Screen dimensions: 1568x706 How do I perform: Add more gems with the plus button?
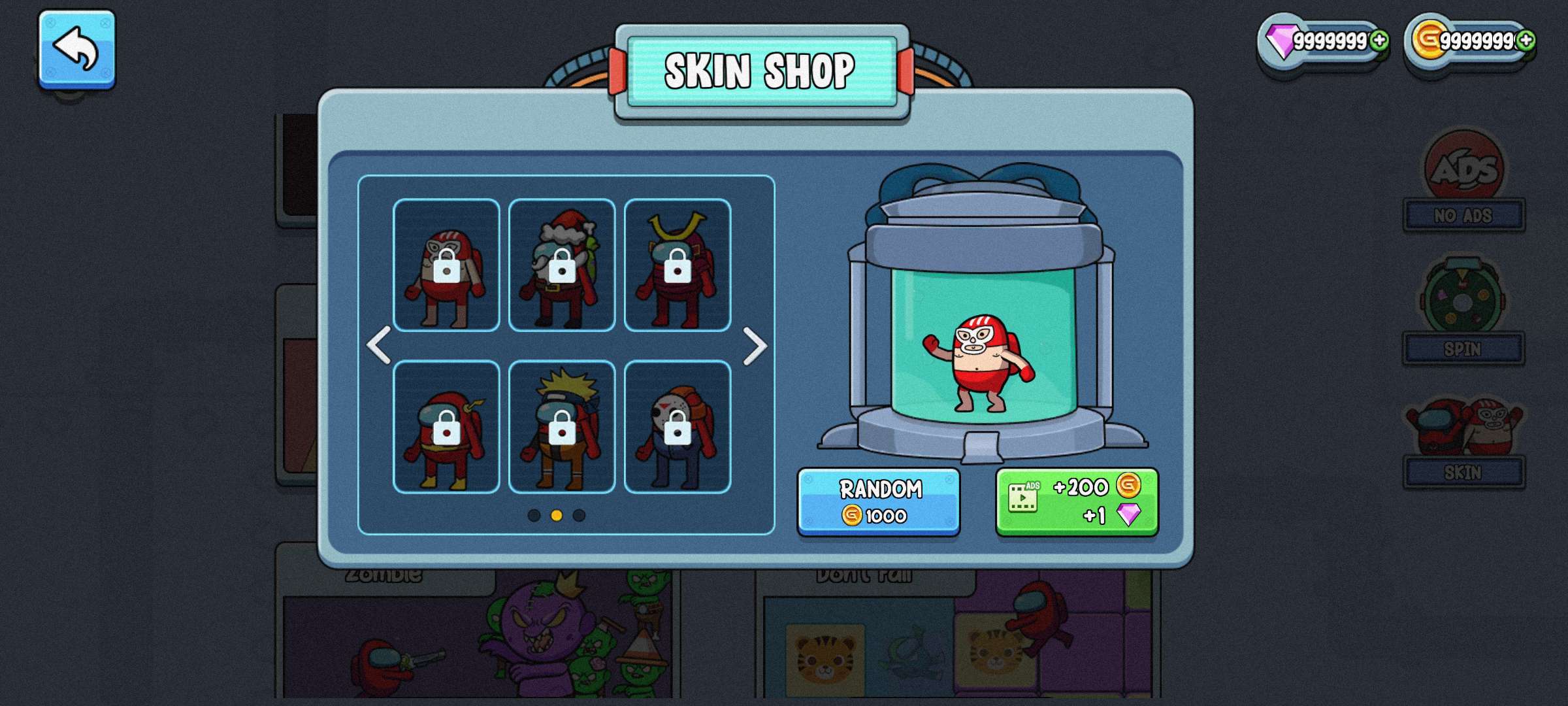pos(1379,41)
